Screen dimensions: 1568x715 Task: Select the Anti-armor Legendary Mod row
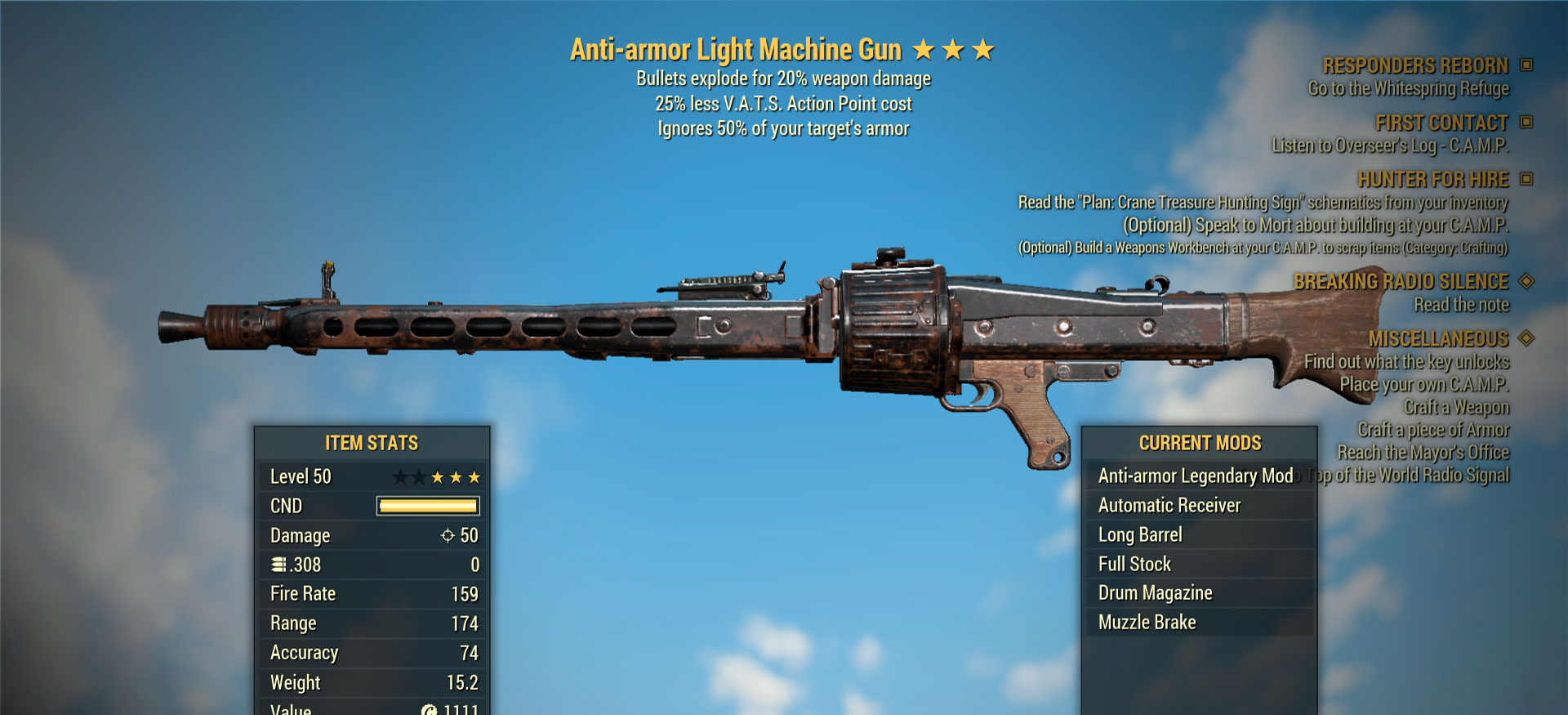tap(1195, 476)
